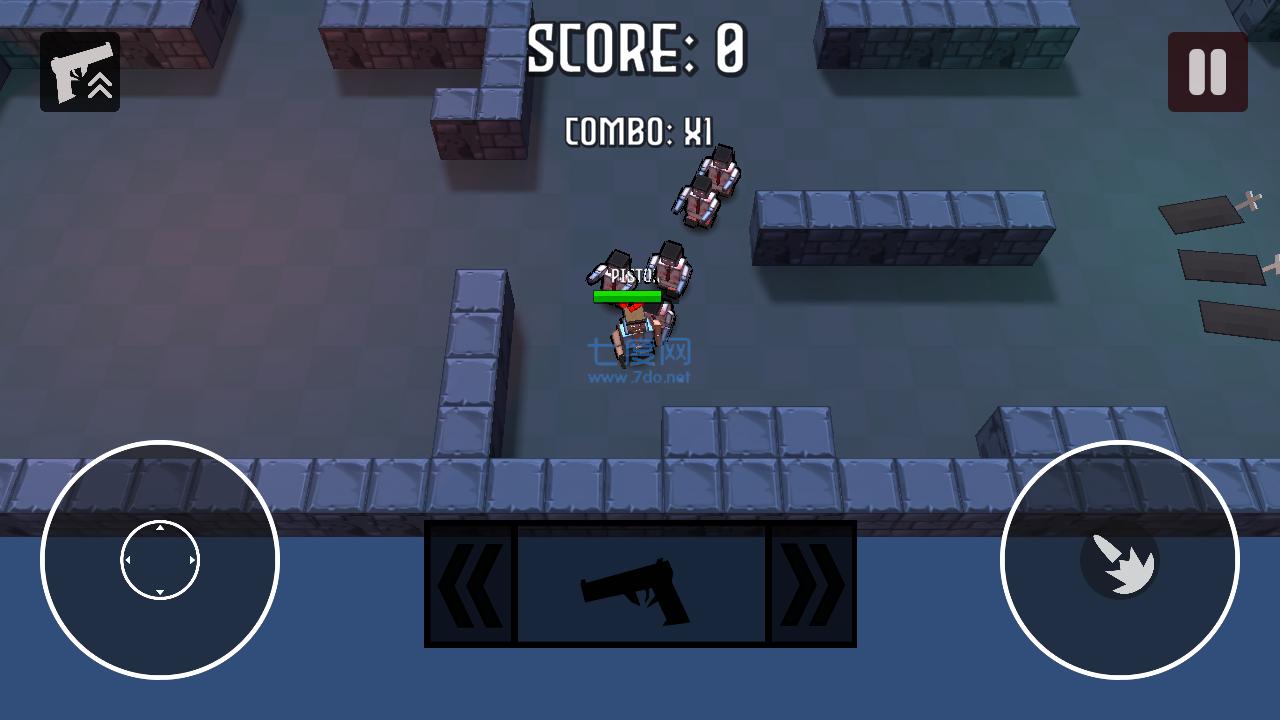Open the pistol upgrade menu top-left
Viewport: 1280px width, 720px height.
[79, 73]
